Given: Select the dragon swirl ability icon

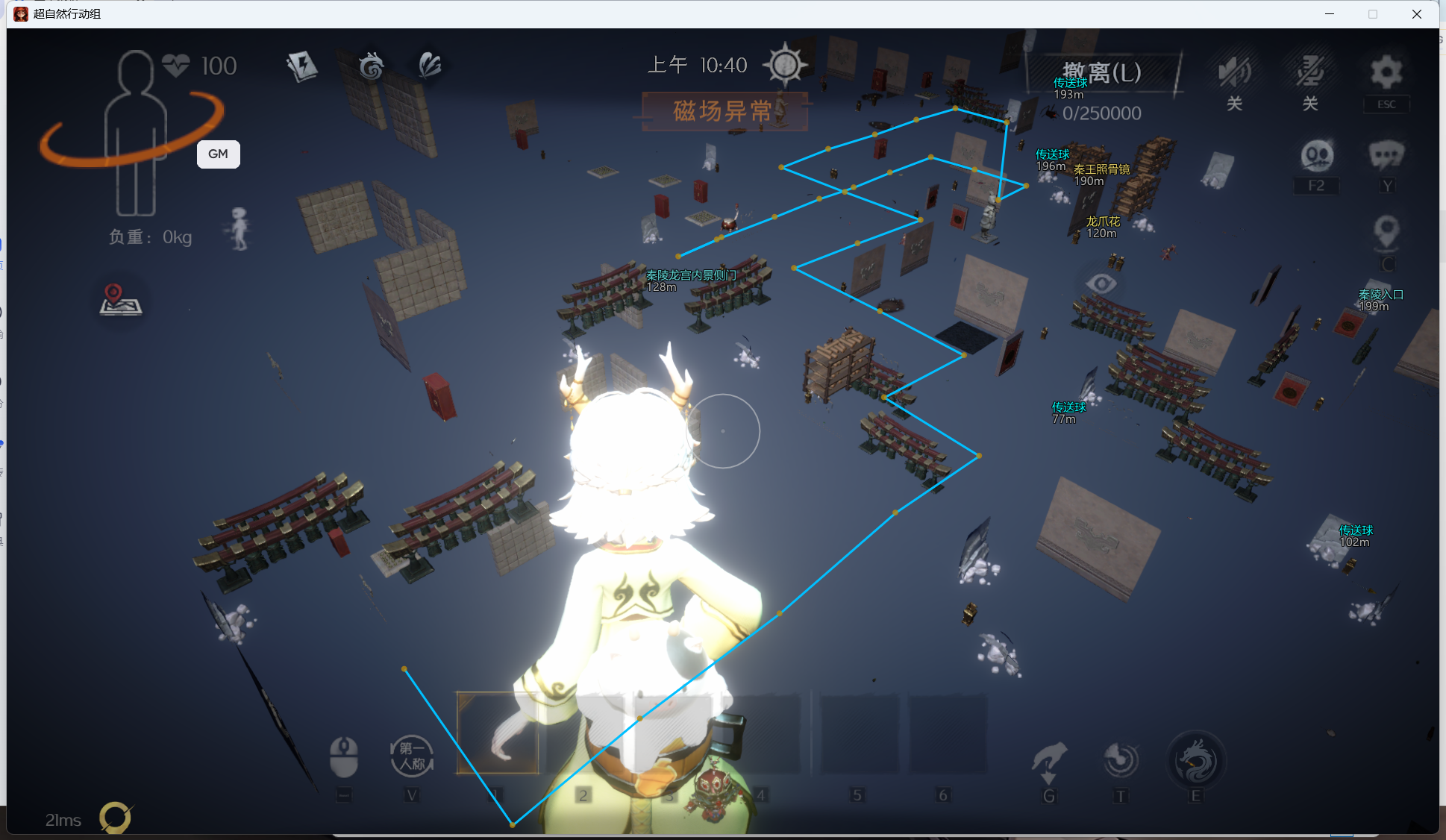Looking at the screenshot, I should pos(371,66).
